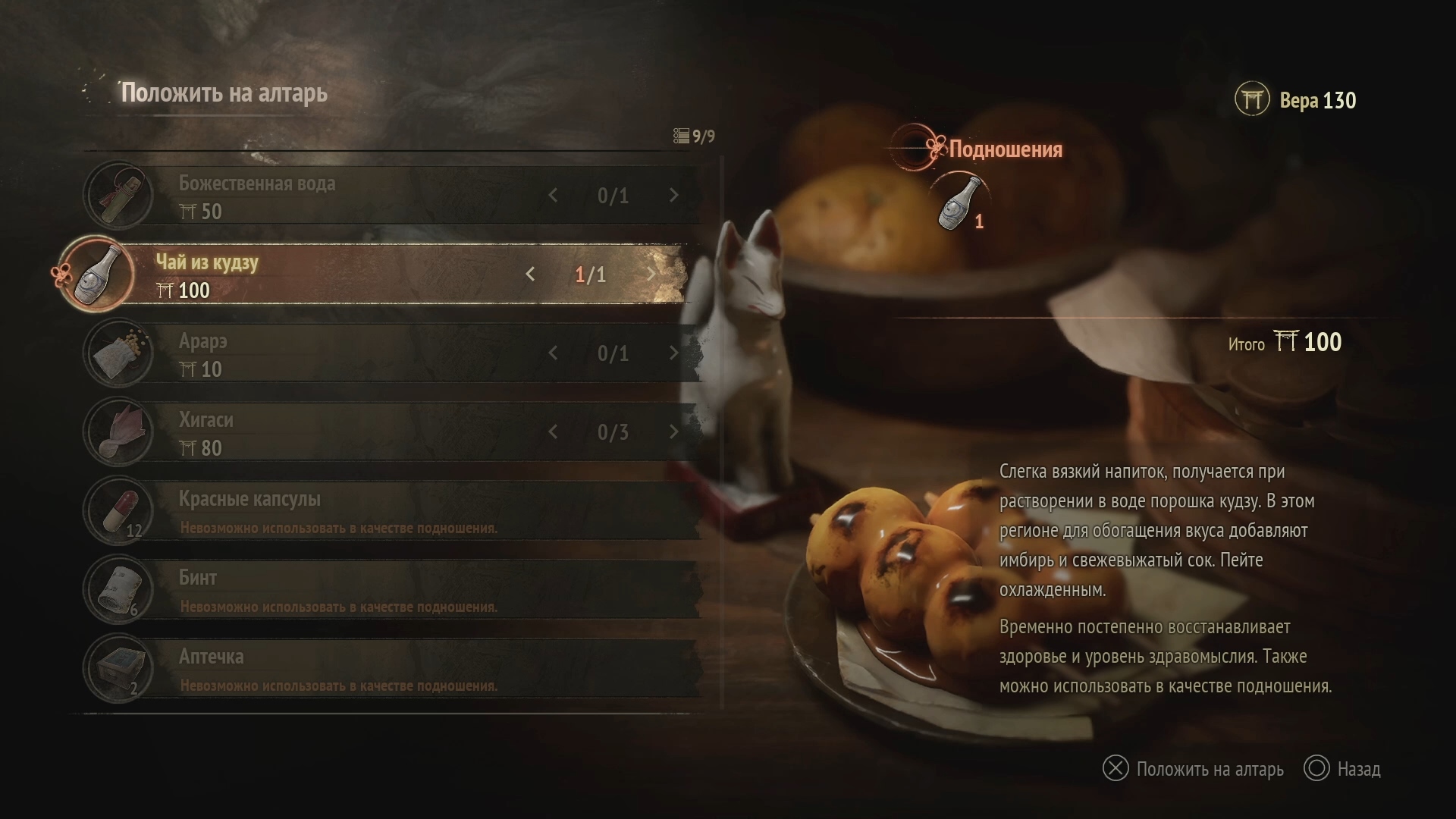Screen dimensions: 1456x819
Task: Go back with the Назад button
Action: pyautogui.click(x=1342, y=769)
